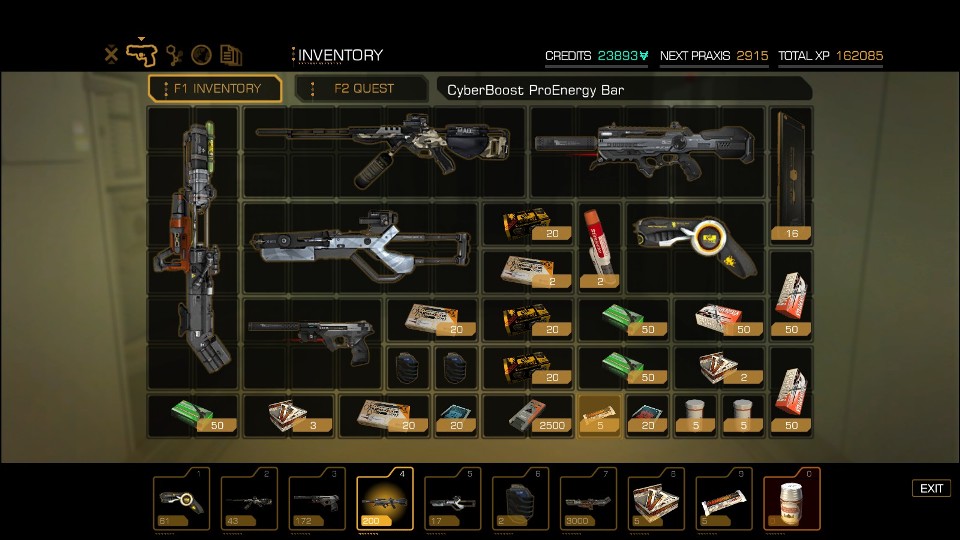Select the highlighted CyberBoost ProEnergy Bar slot
This screenshot has width=960, height=540.
(x=602, y=415)
